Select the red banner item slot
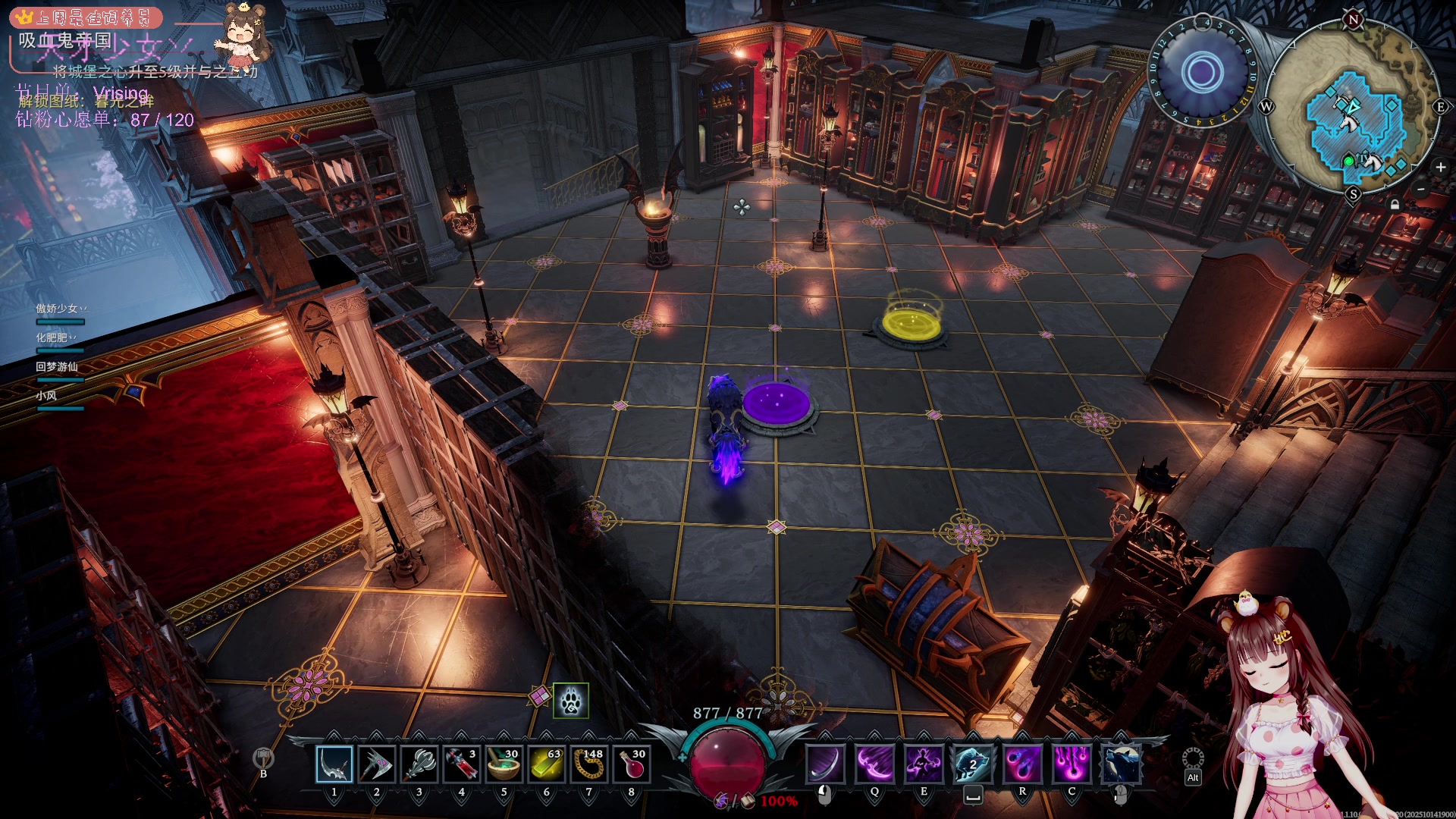 point(461,764)
